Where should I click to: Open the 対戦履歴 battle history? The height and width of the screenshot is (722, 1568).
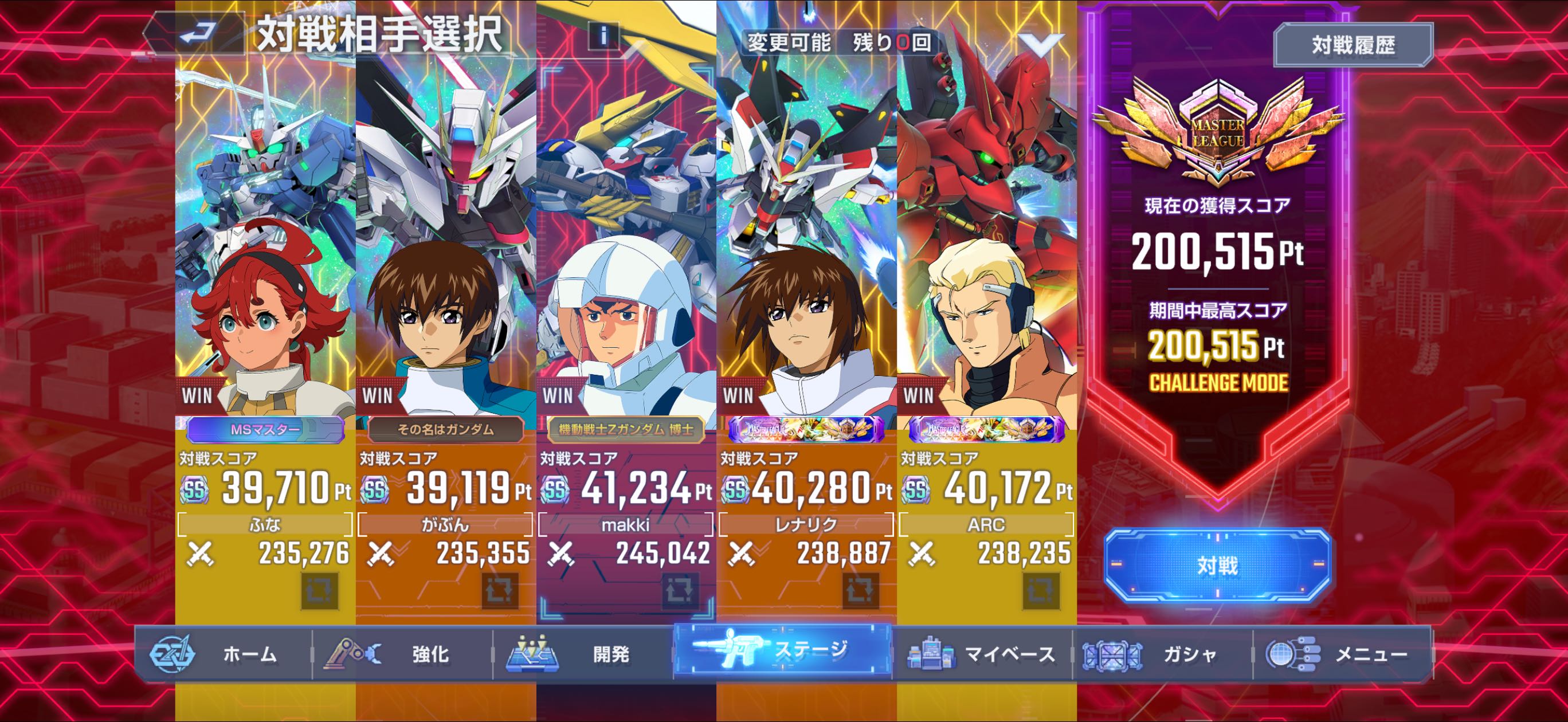(1353, 45)
